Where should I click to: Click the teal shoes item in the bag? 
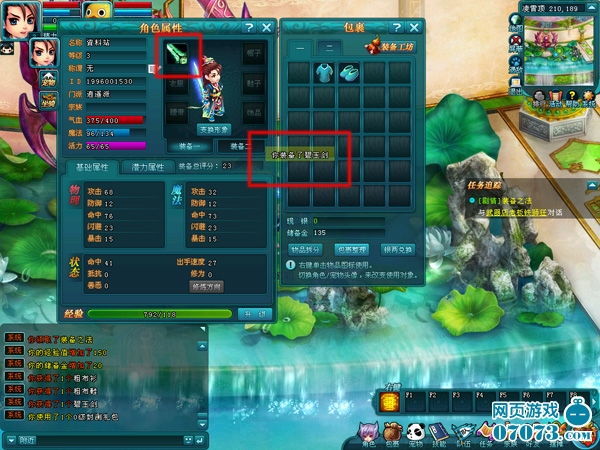(x=350, y=72)
